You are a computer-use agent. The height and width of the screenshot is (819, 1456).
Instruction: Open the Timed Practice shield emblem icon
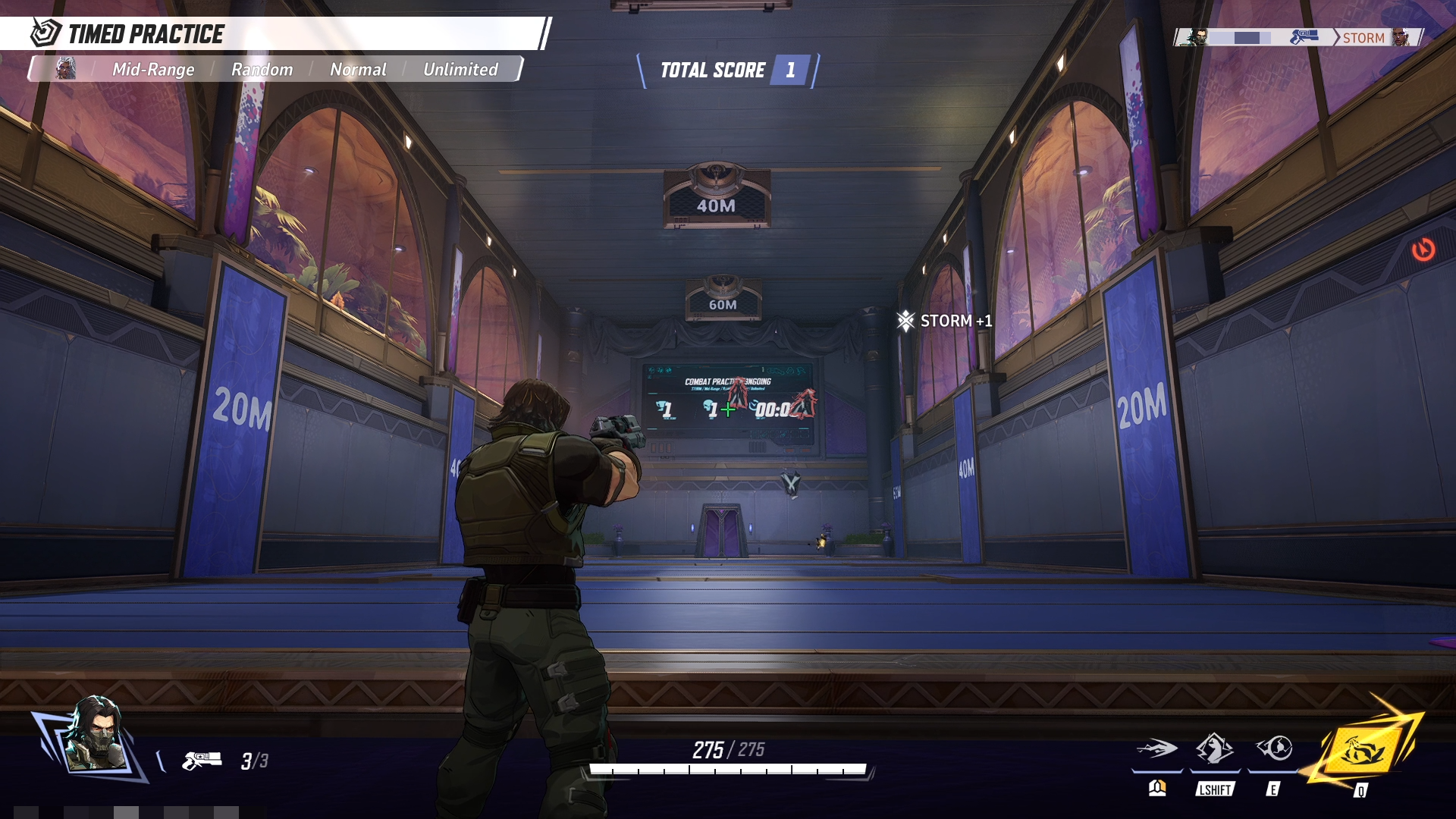(x=45, y=33)
